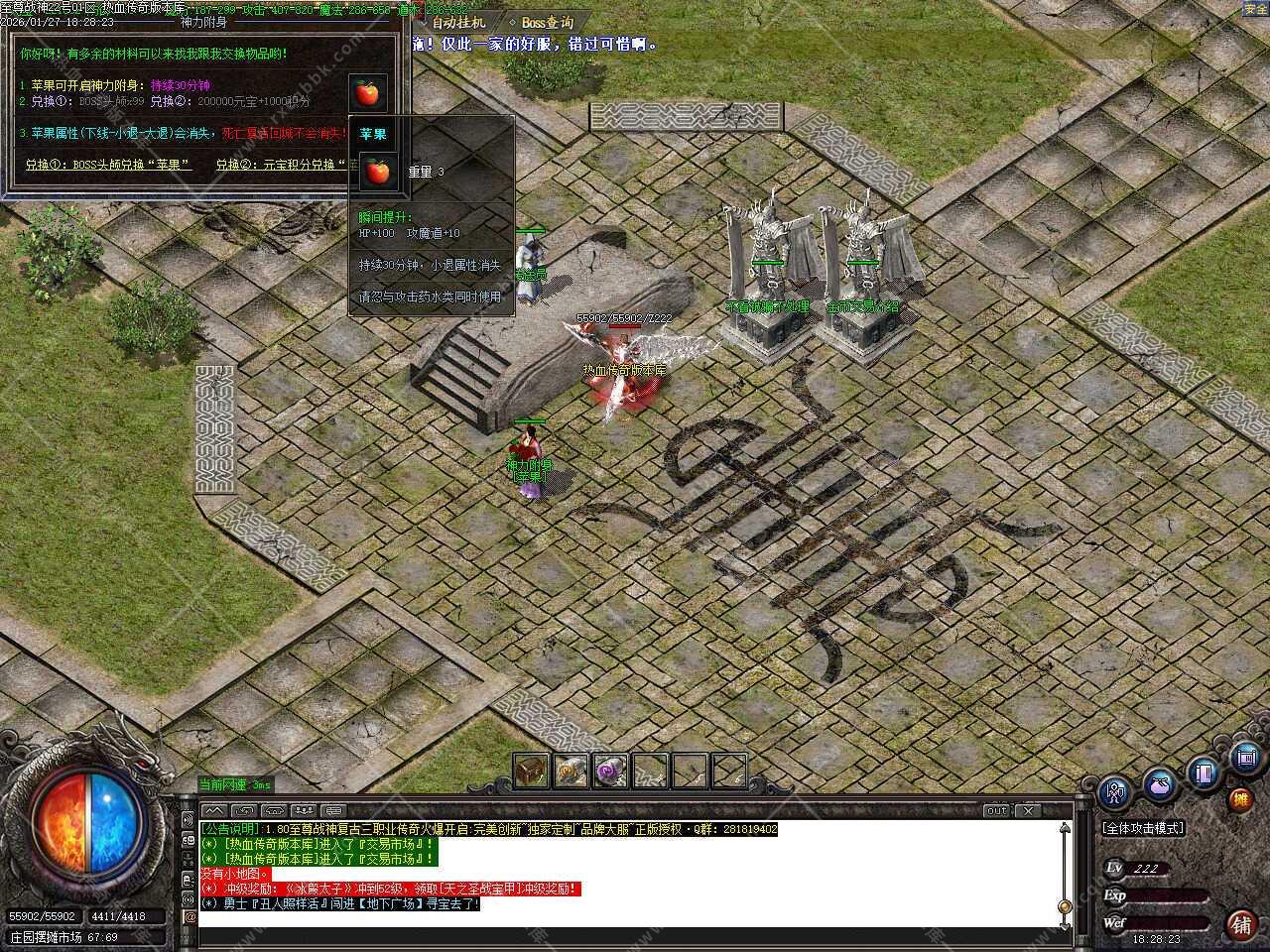Viewport: 1270px width, 952px height.
Task: Toggle the 全体攻击模式 attack mode label
Action: coord(1143,828)
